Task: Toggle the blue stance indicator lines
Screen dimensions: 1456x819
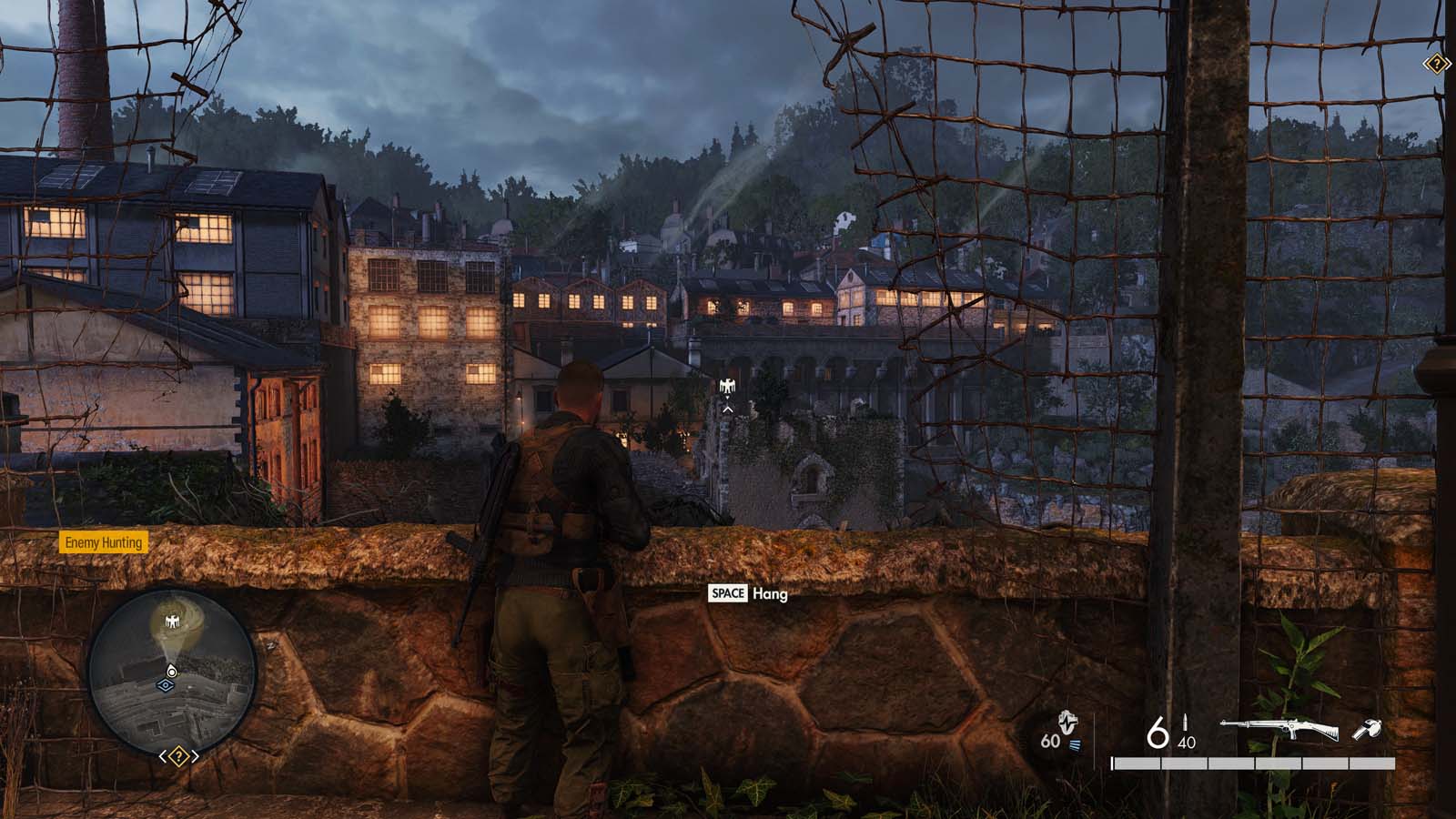Action: [1077, 744]
